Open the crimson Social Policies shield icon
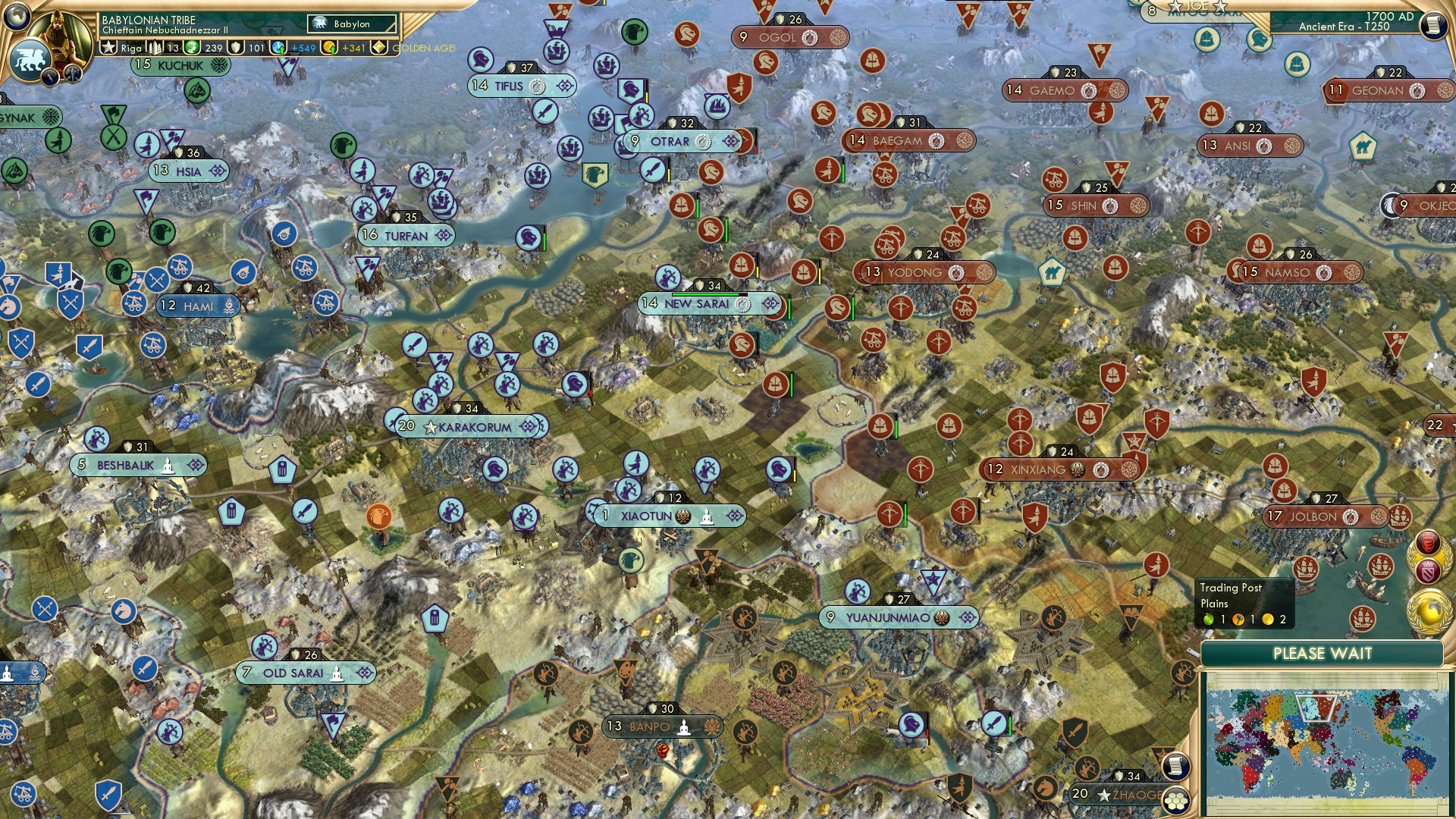The width and height of the screenshot is (1456, 819). (x=1428, y=571)
